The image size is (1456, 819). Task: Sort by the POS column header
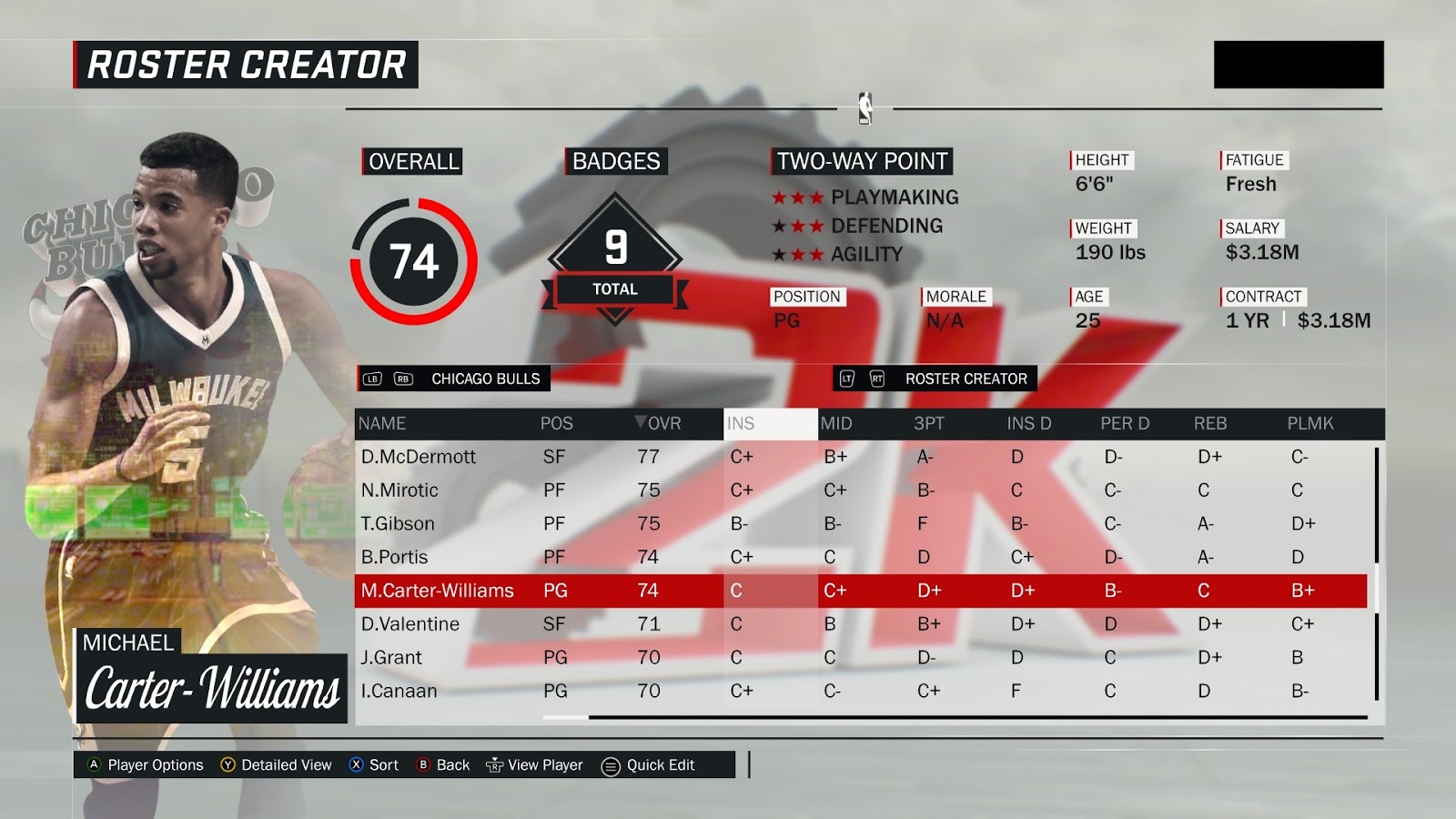coord(556,424)
